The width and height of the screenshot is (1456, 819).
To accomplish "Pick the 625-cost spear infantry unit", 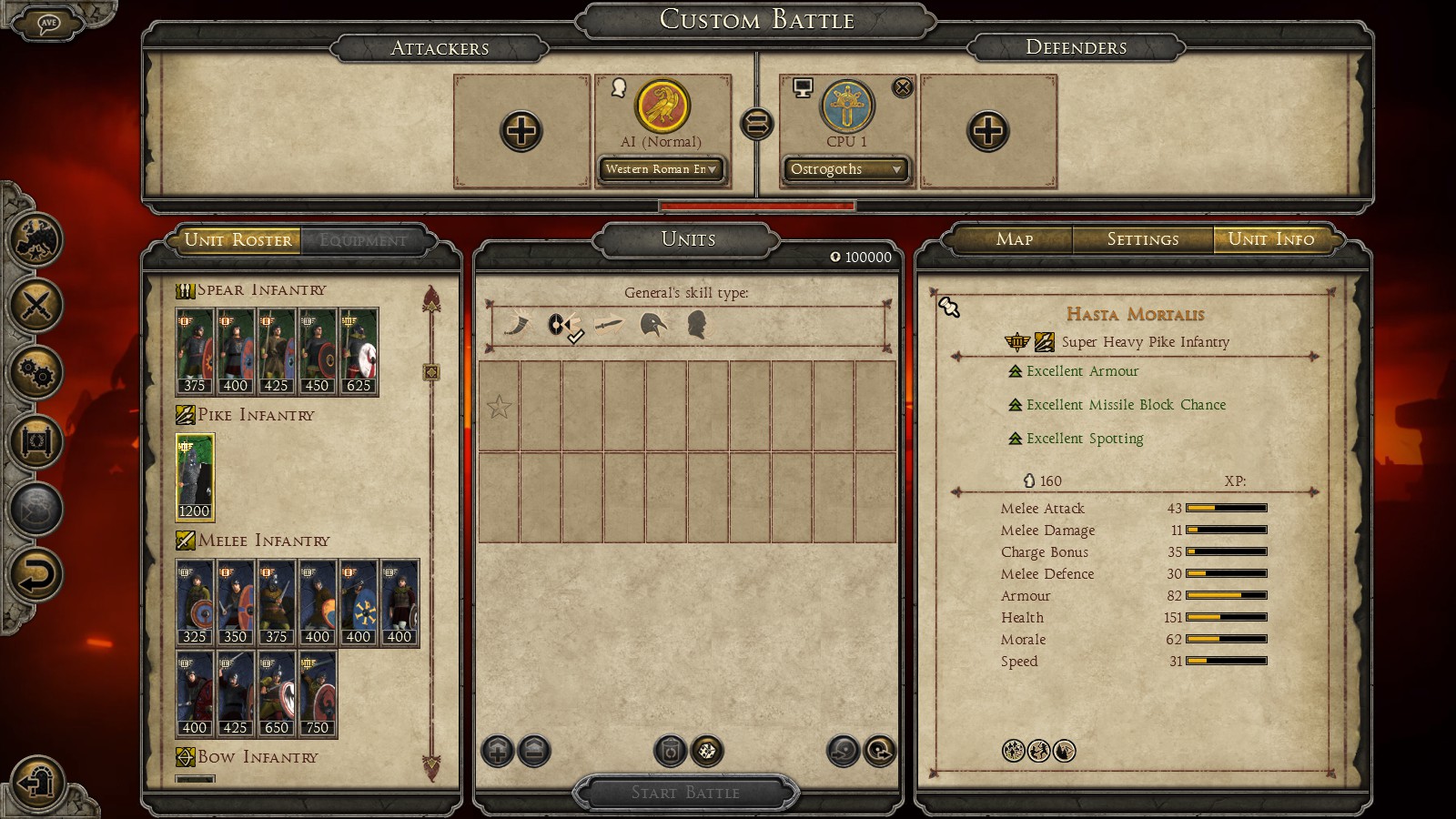I will 359,351.
